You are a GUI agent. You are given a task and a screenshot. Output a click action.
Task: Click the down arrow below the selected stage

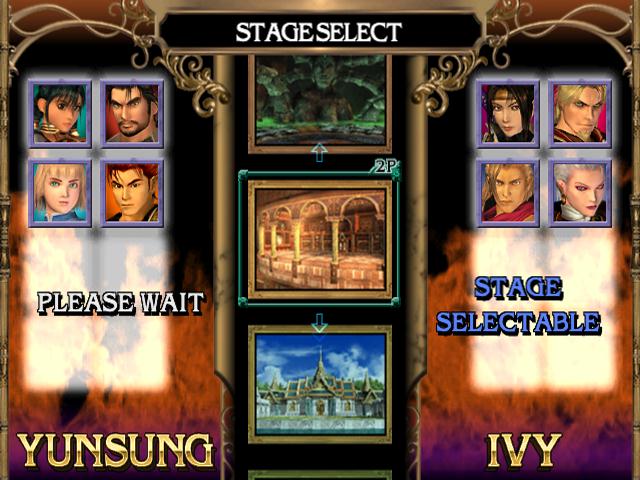pyautogui.click(x=319, y=324)
